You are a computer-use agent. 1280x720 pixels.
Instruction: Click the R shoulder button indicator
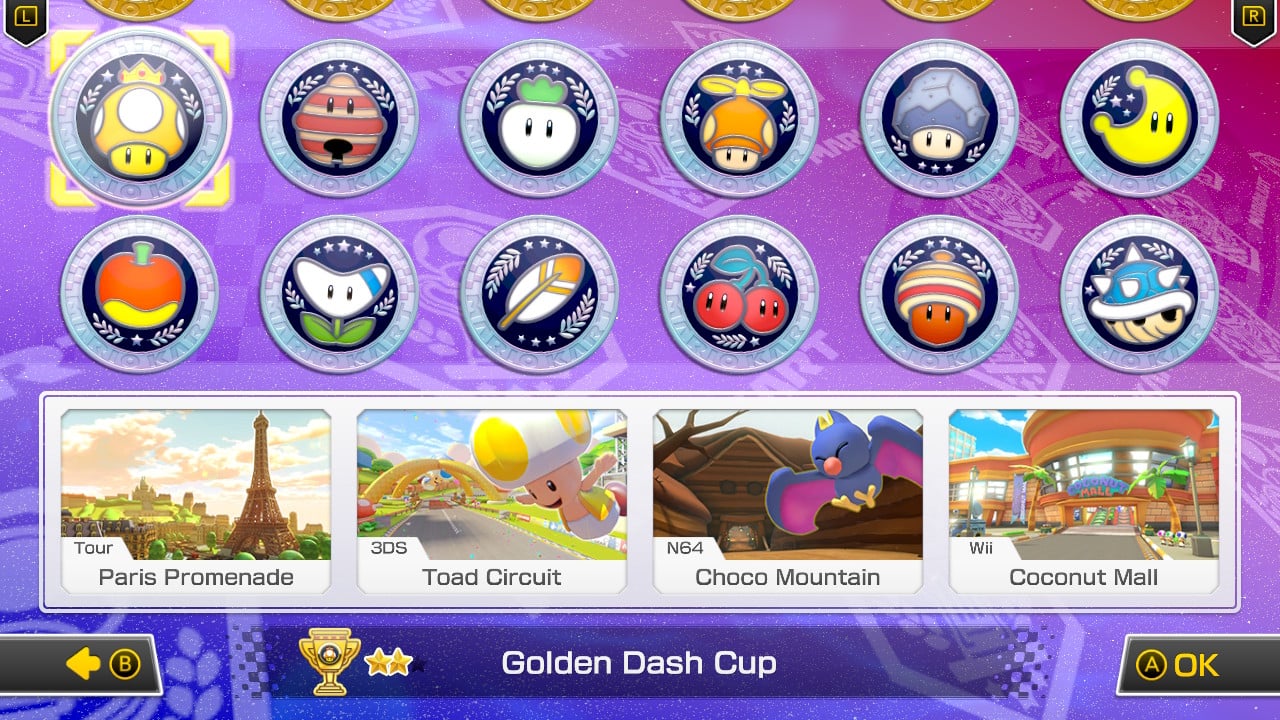coord(1255,17)
